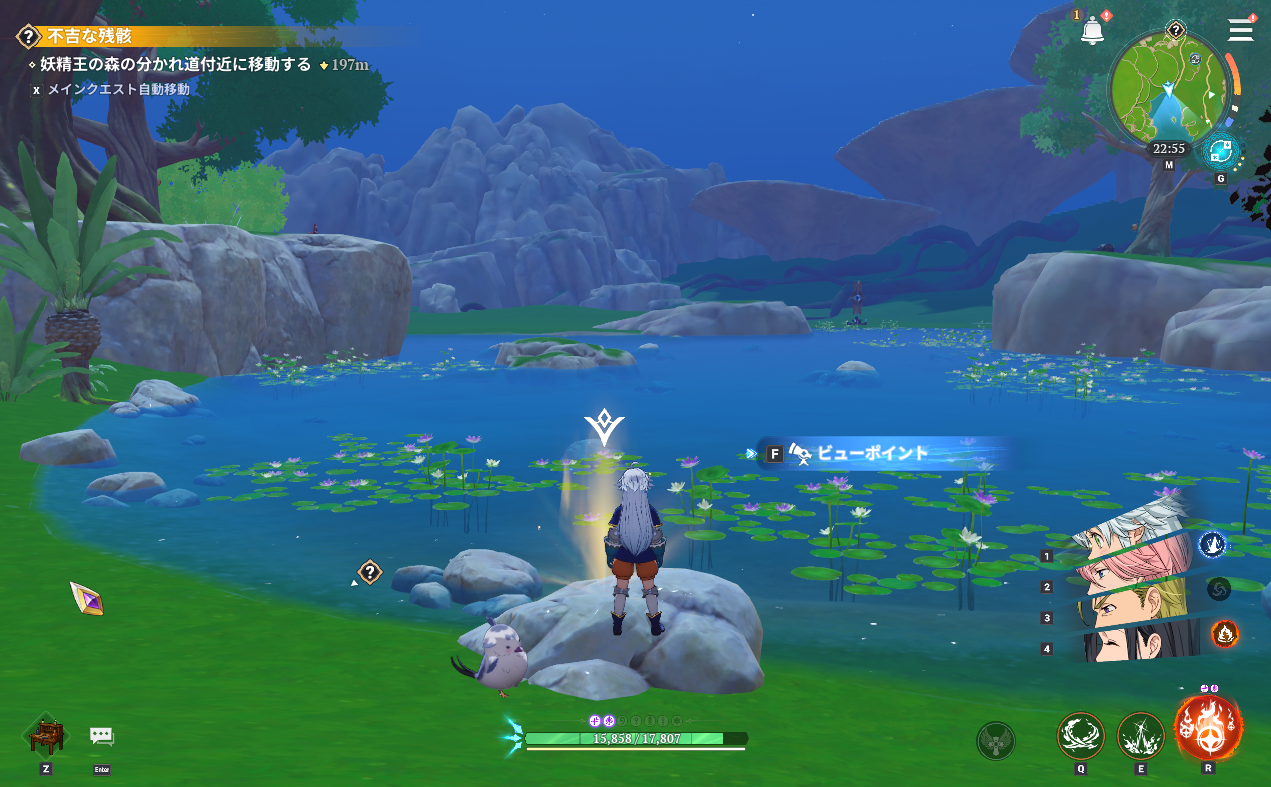Open the notification bell

pyautogui.click(x=1092, y=31)
